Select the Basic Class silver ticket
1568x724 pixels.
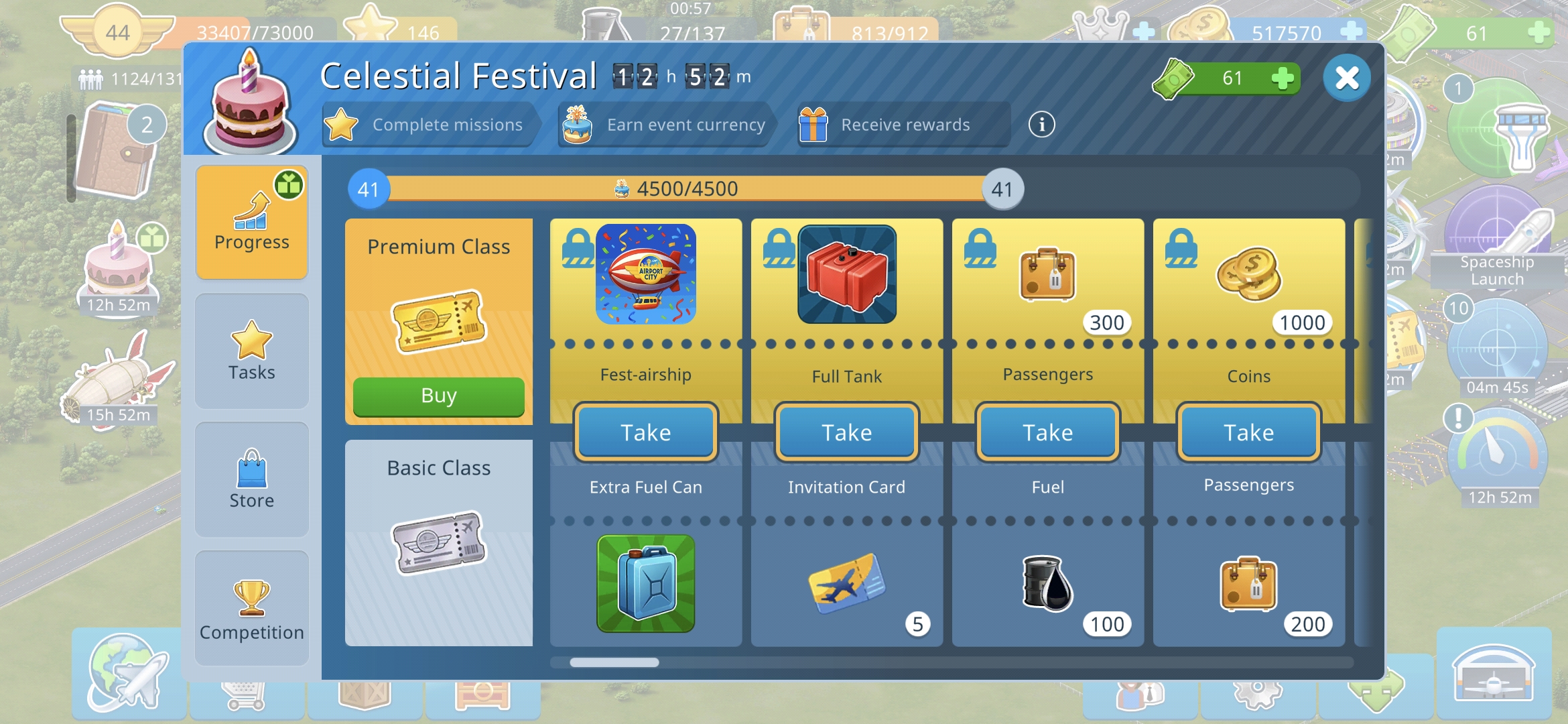[x=438, y=543]
